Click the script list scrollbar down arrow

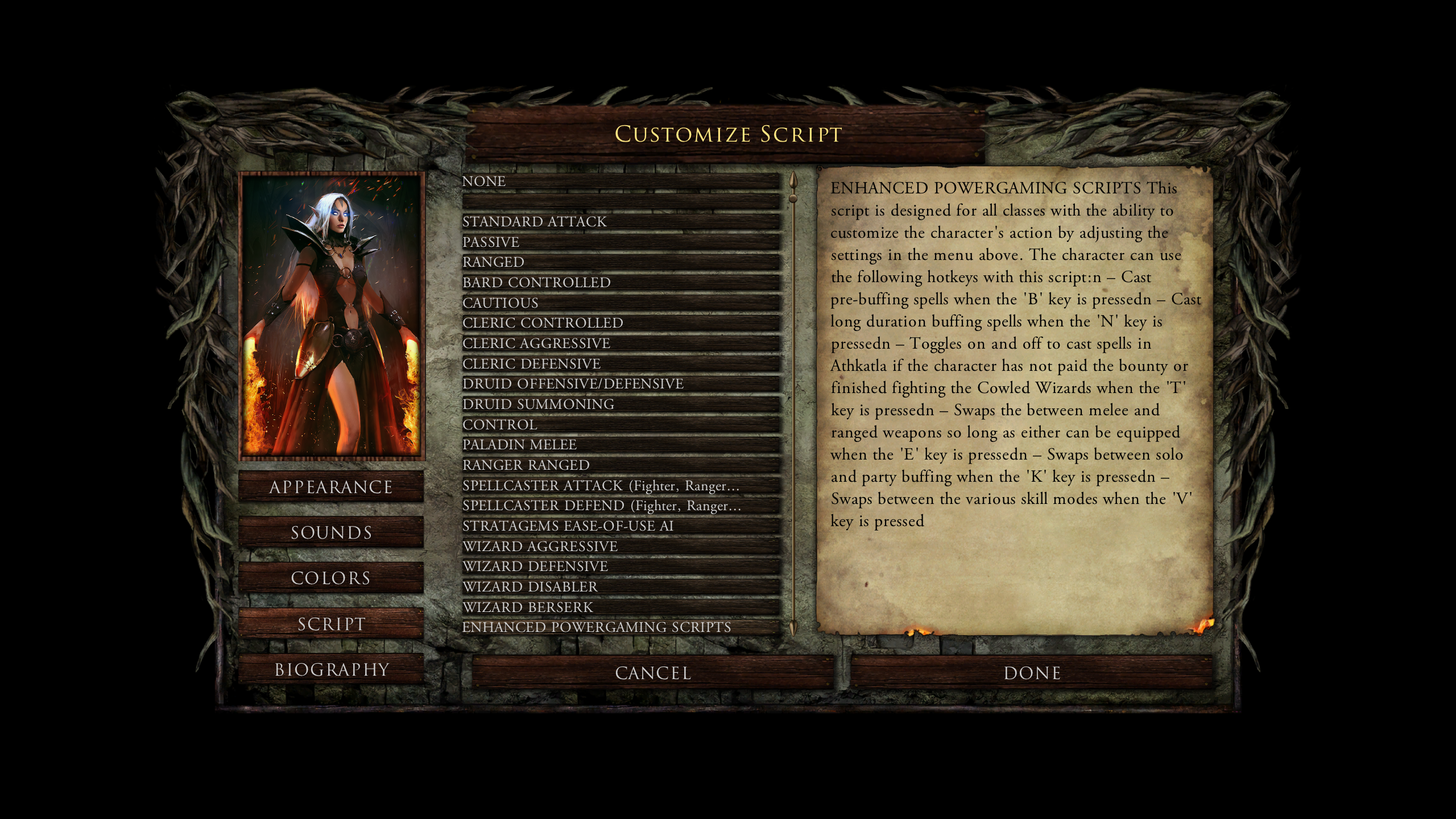coord(793,628)
